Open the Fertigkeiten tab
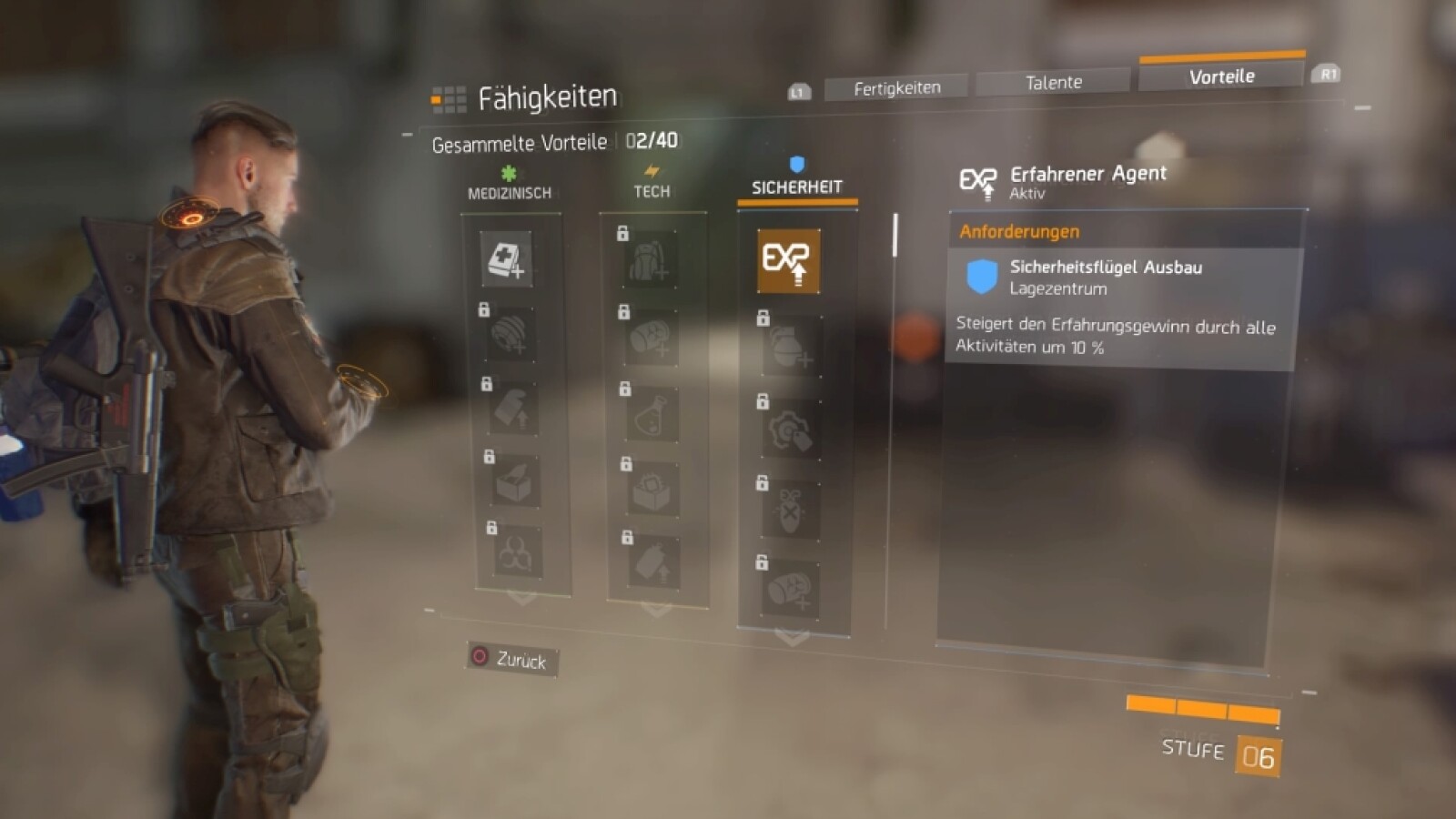The width and height of the screenshot is (1456, 819). click(x=895, y=86)
